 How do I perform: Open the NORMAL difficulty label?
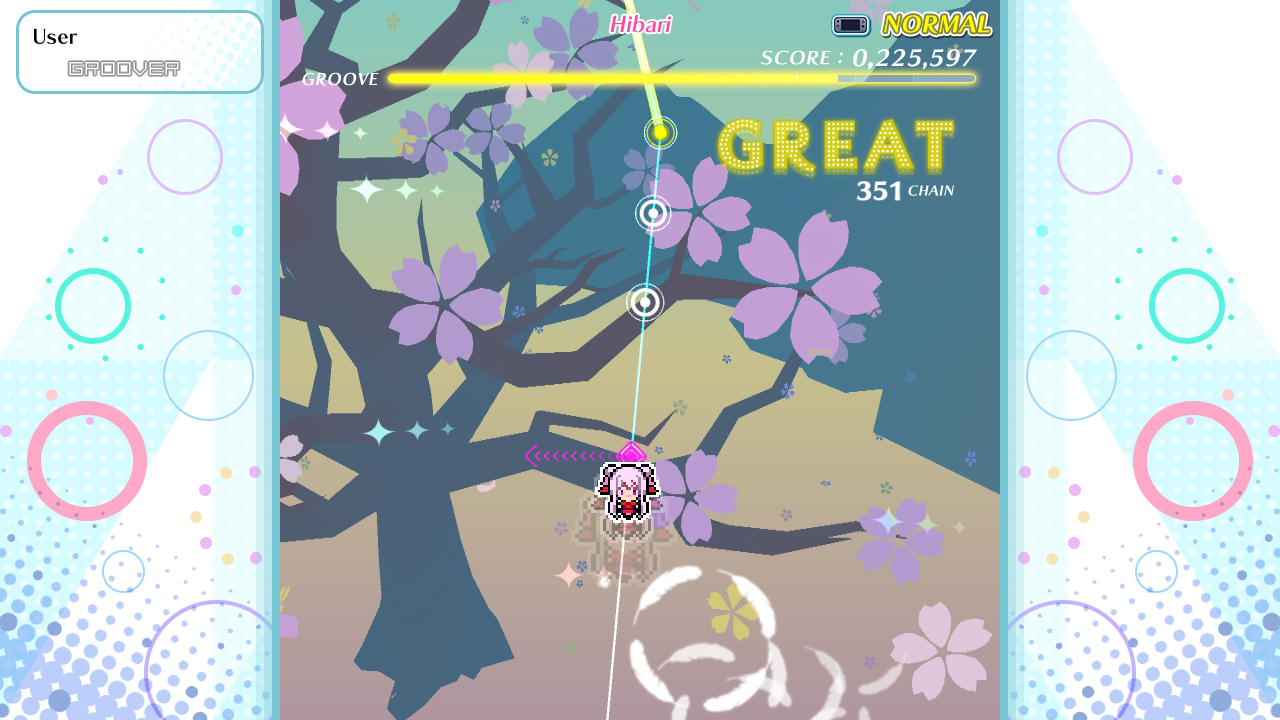935,24
